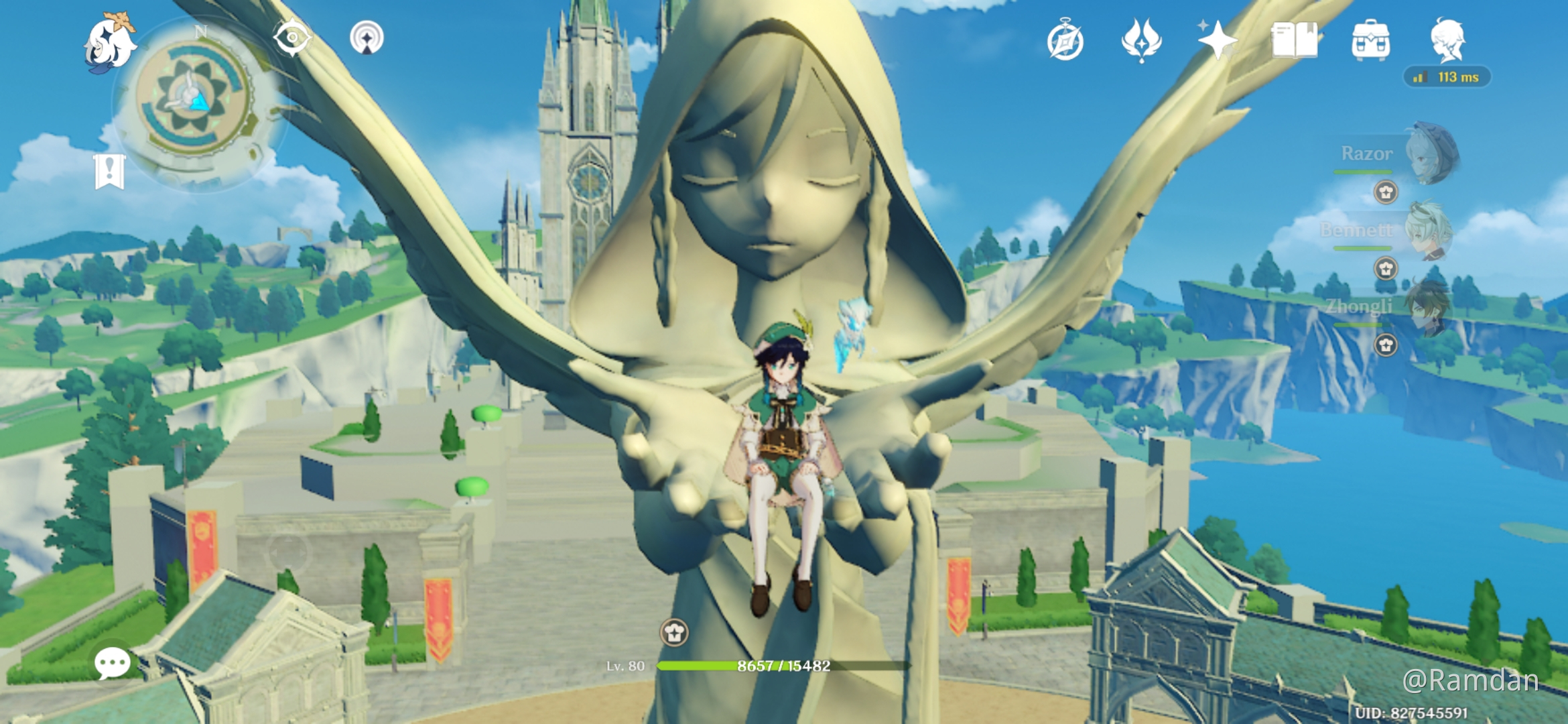Open the Events compass icon
1568x724 pixels.
pyautogui.click(x=1065, y=42)
